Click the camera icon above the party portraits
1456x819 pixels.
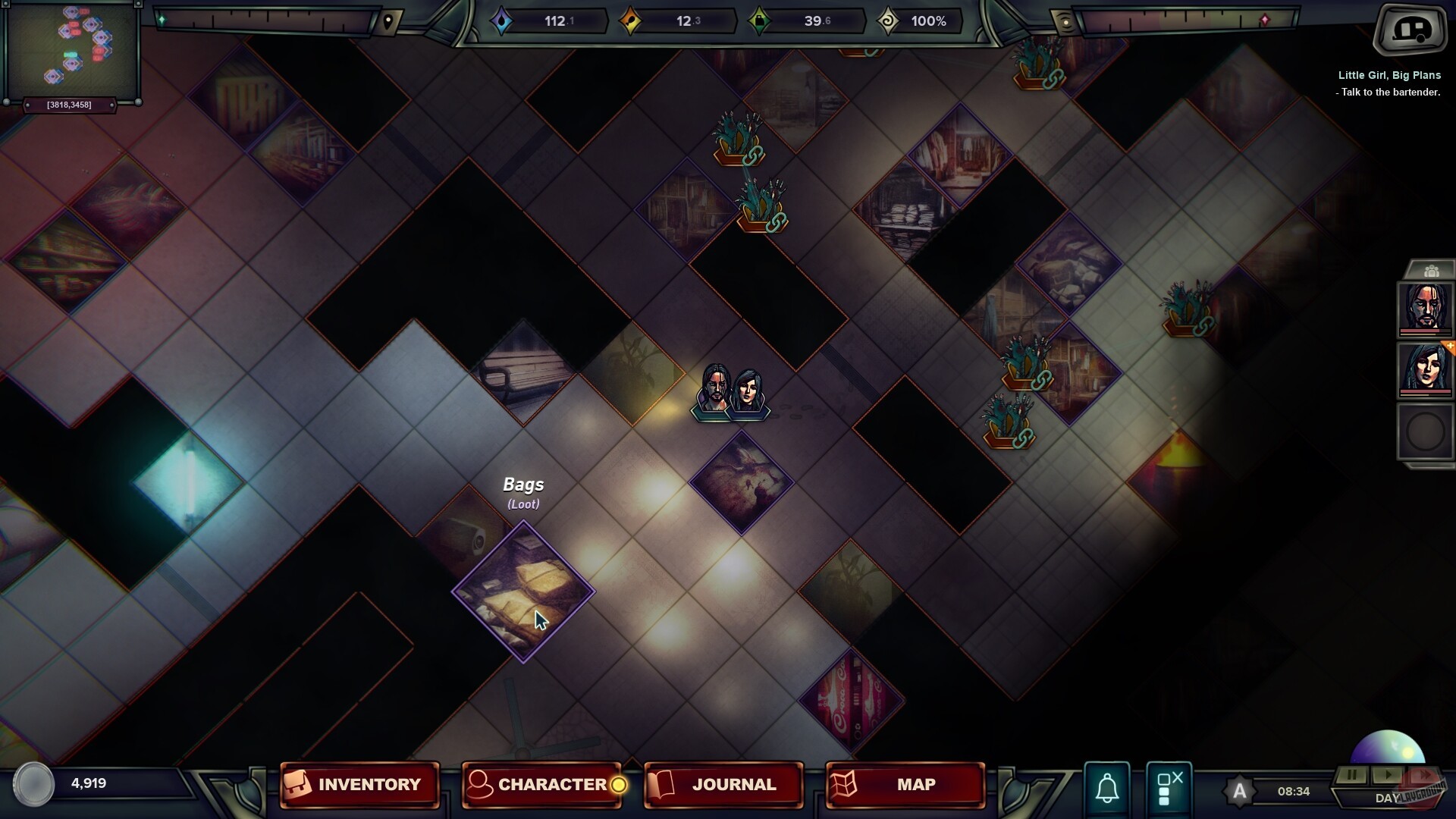[1432, 269]
